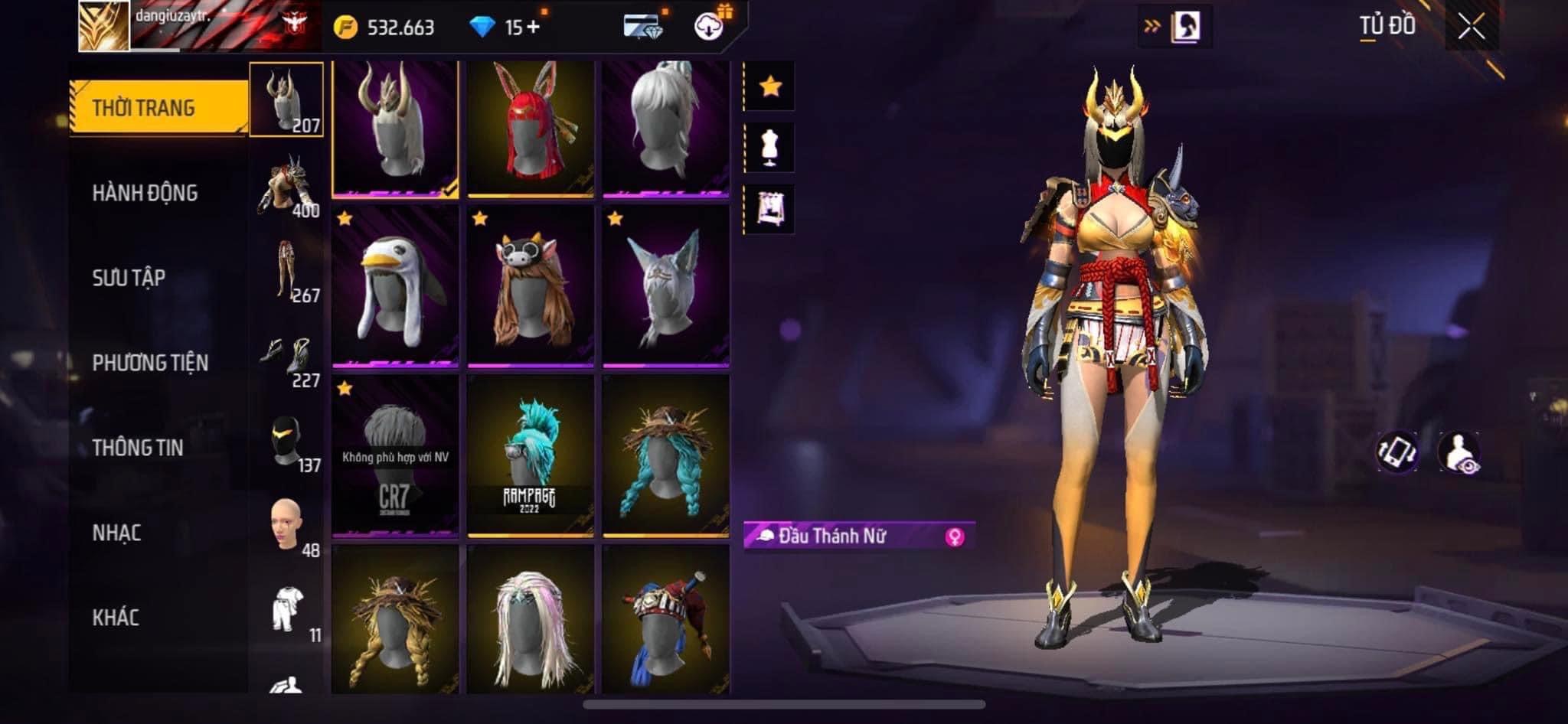This screenshot has height=724, width=1568.
Task: Show favorites with the star filter
Action: click(x=770, y=86)
